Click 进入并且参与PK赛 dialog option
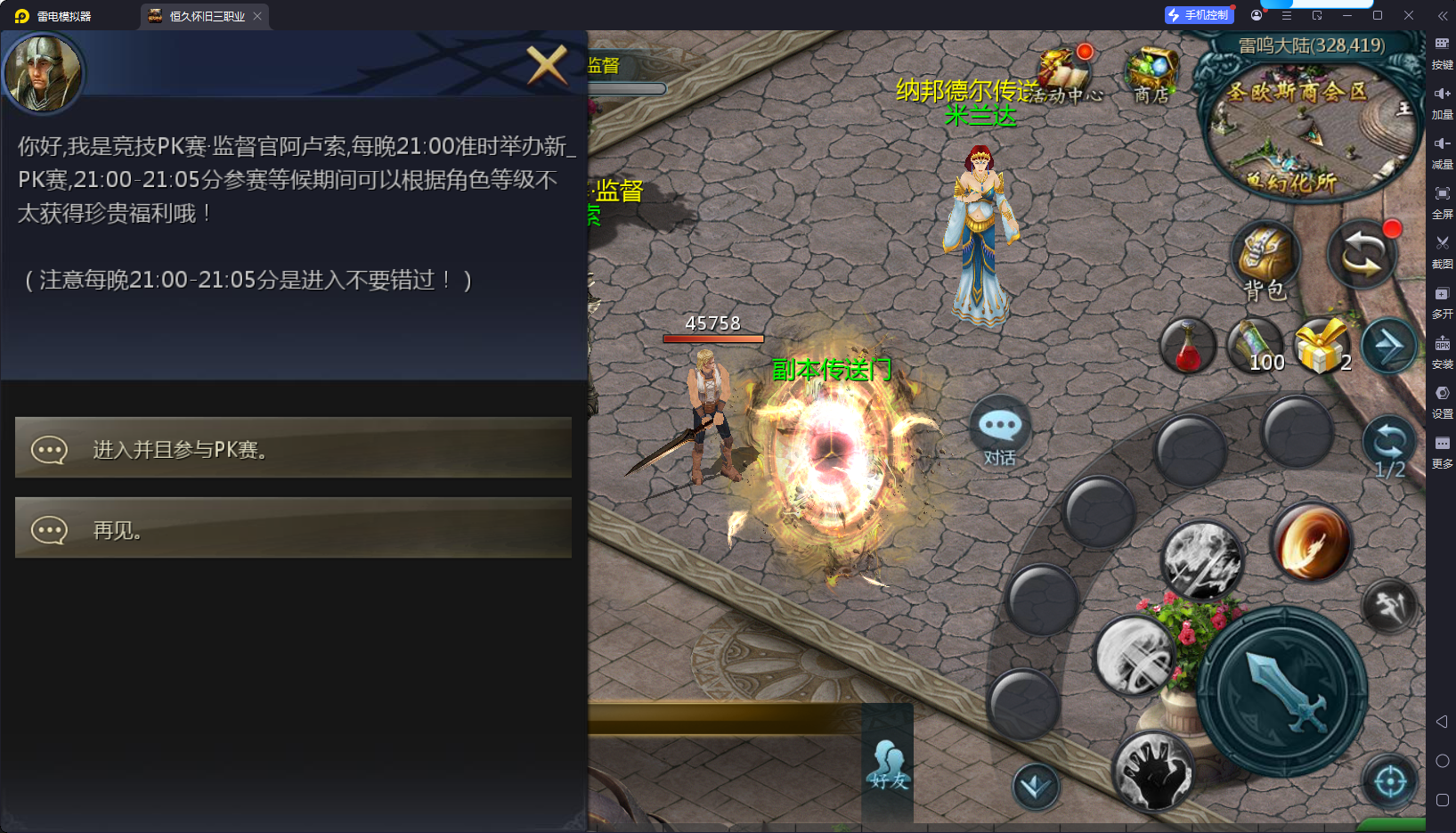Image resolution: width=1456 pixels, height=833 pixels. coord(293,448)
